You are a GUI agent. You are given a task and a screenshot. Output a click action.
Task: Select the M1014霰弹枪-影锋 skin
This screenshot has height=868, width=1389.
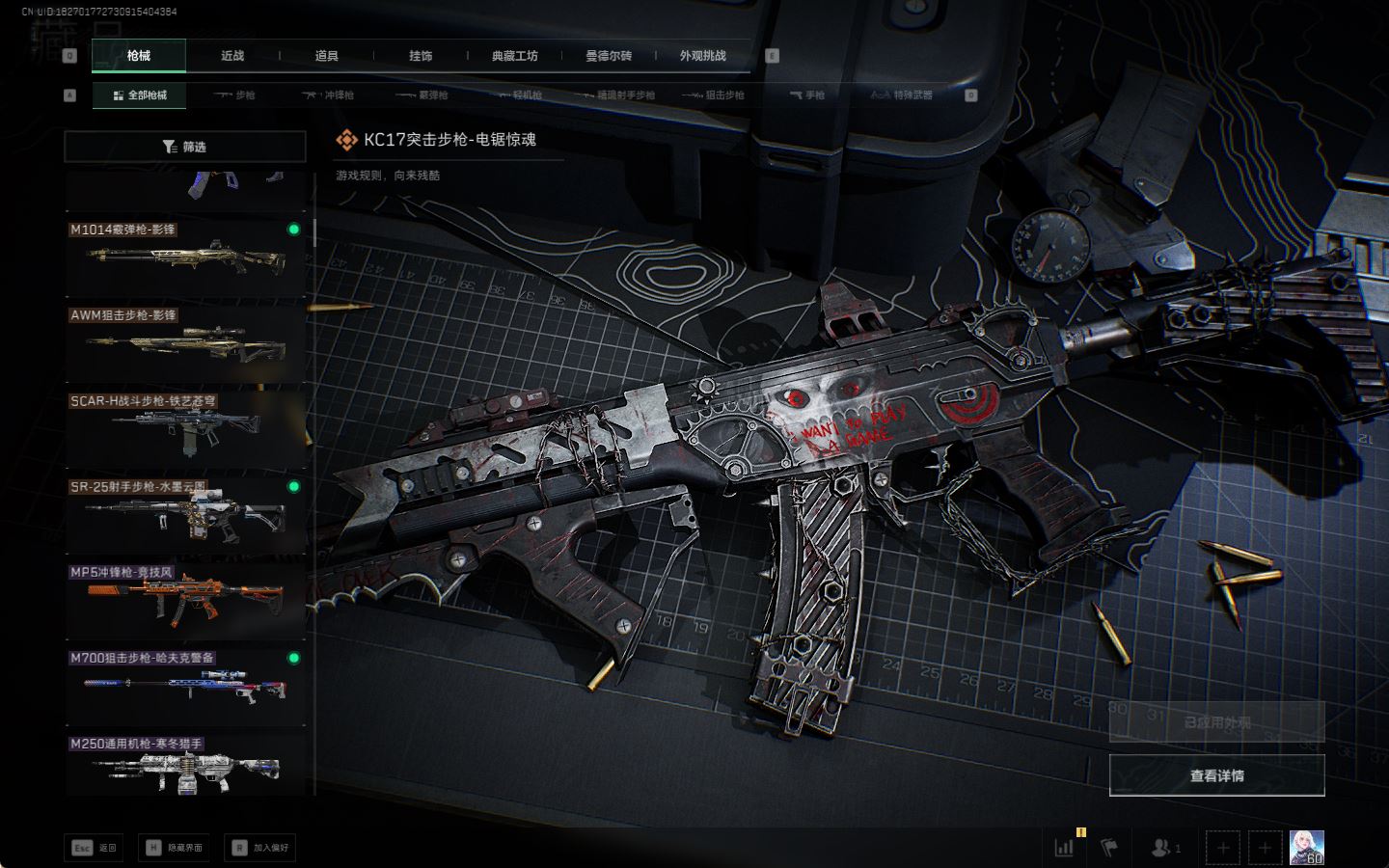(185, 257)
